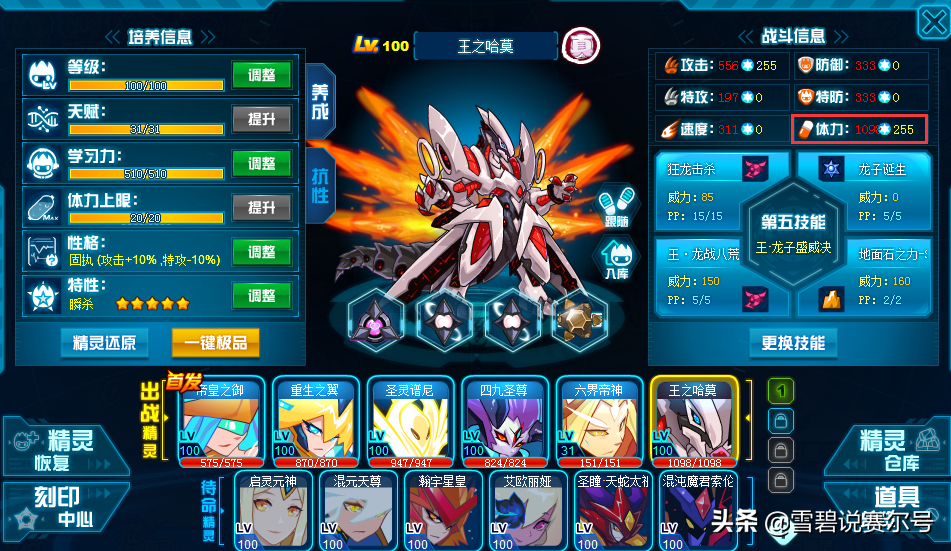Open the 精灵仓库 spirit warehouse
Viewport: 951px width, 551px height.
click(890, 448)
